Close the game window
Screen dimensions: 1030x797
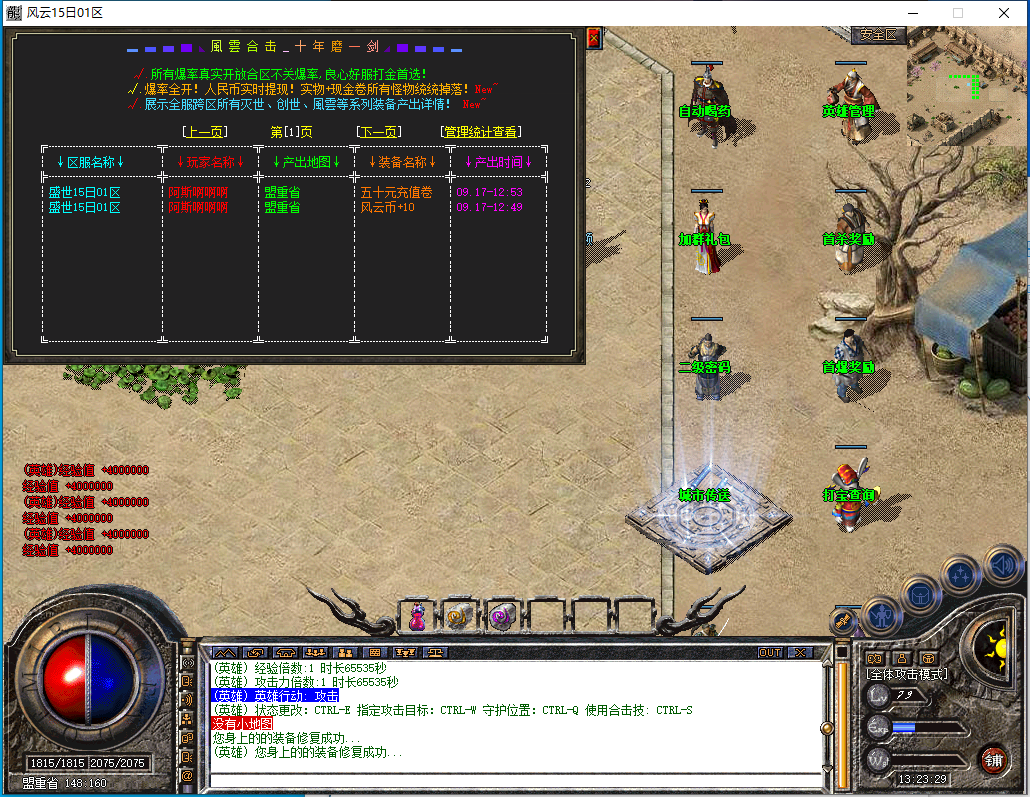pos(1003,13)
